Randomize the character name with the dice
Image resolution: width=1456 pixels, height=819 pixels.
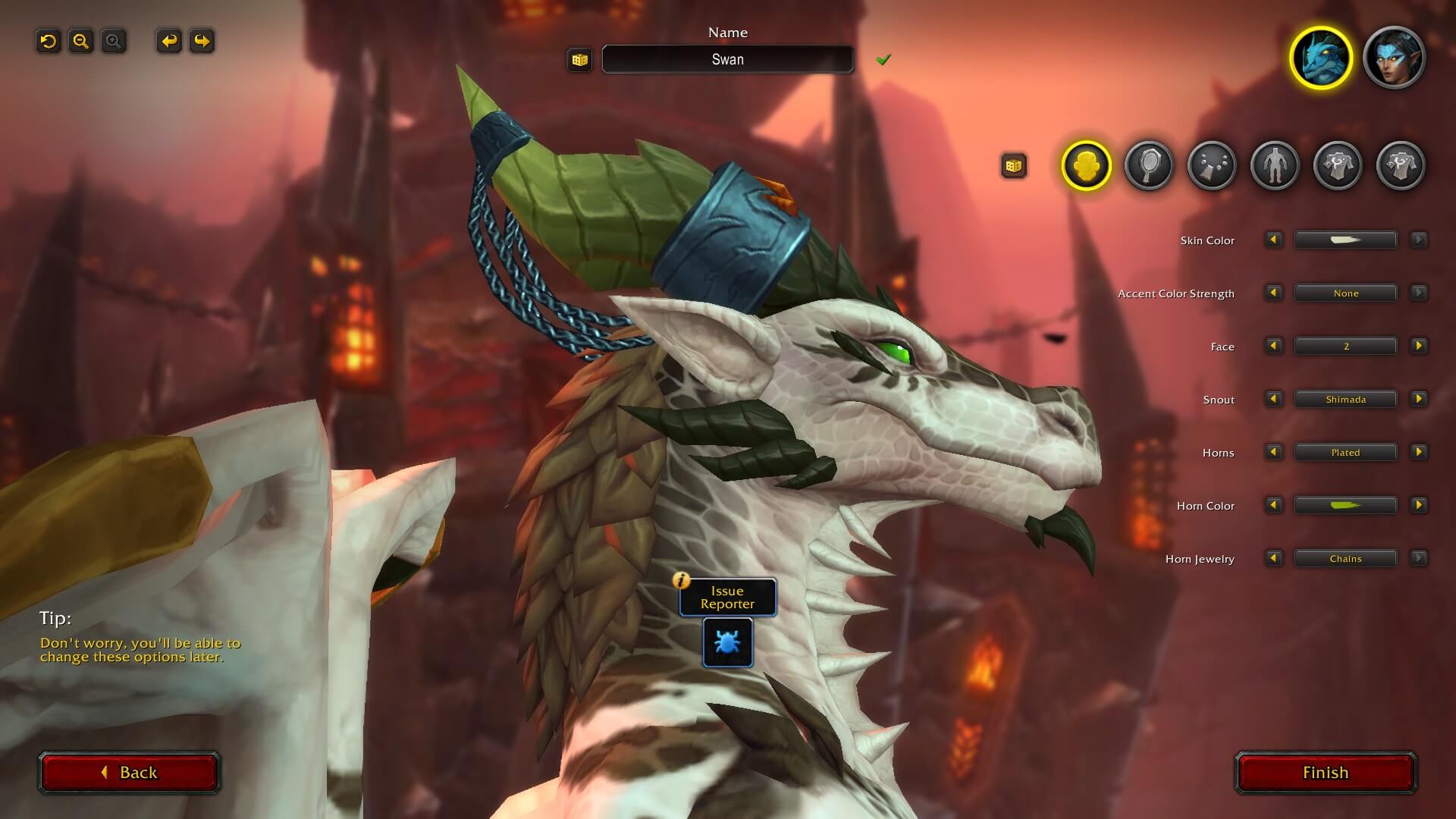coord(580,60)
